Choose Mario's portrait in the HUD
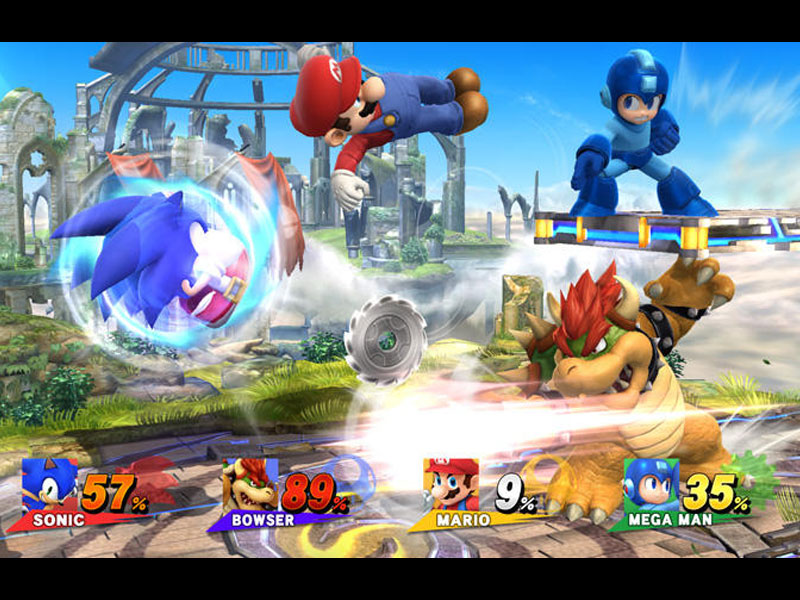The width and height of the screenshot is (800, 600). pyautogui.click(x=450, y=485)
